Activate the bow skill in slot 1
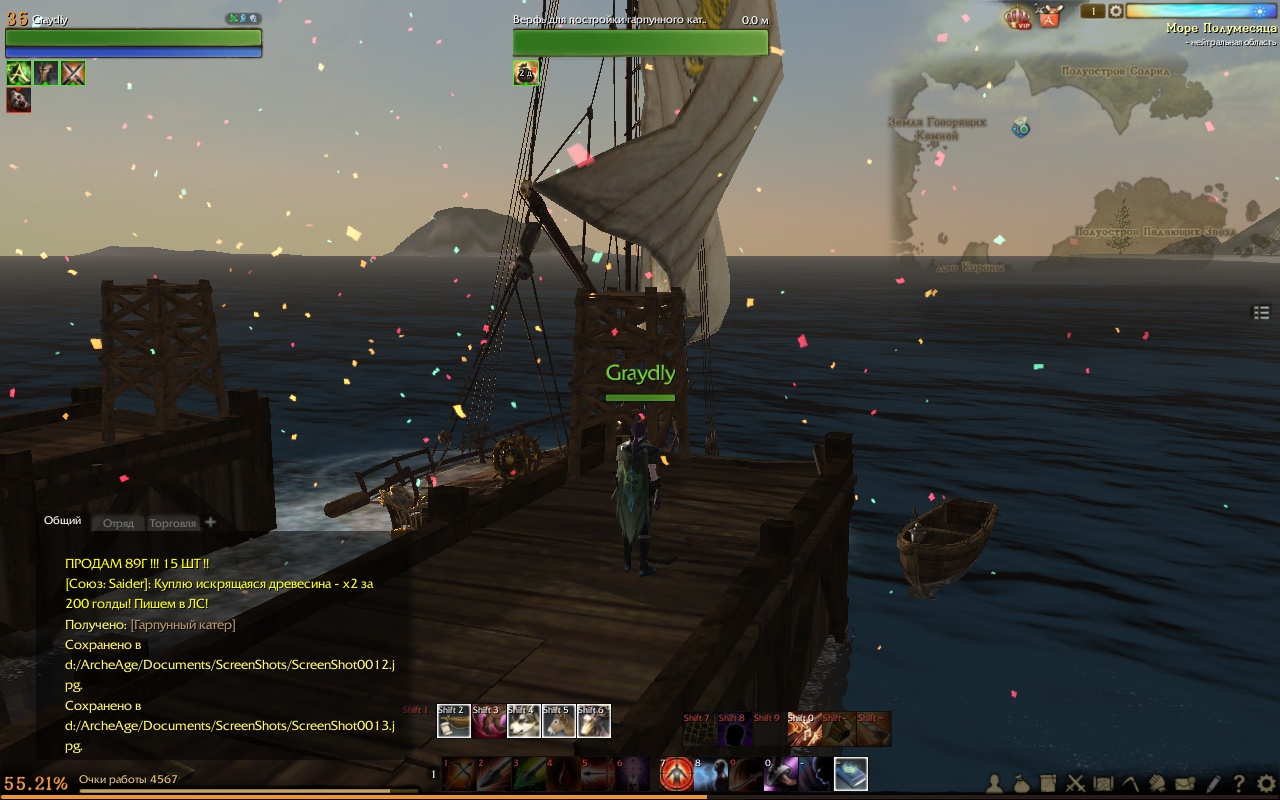This screenshot has height=800, width=1280. pos(459,774)
